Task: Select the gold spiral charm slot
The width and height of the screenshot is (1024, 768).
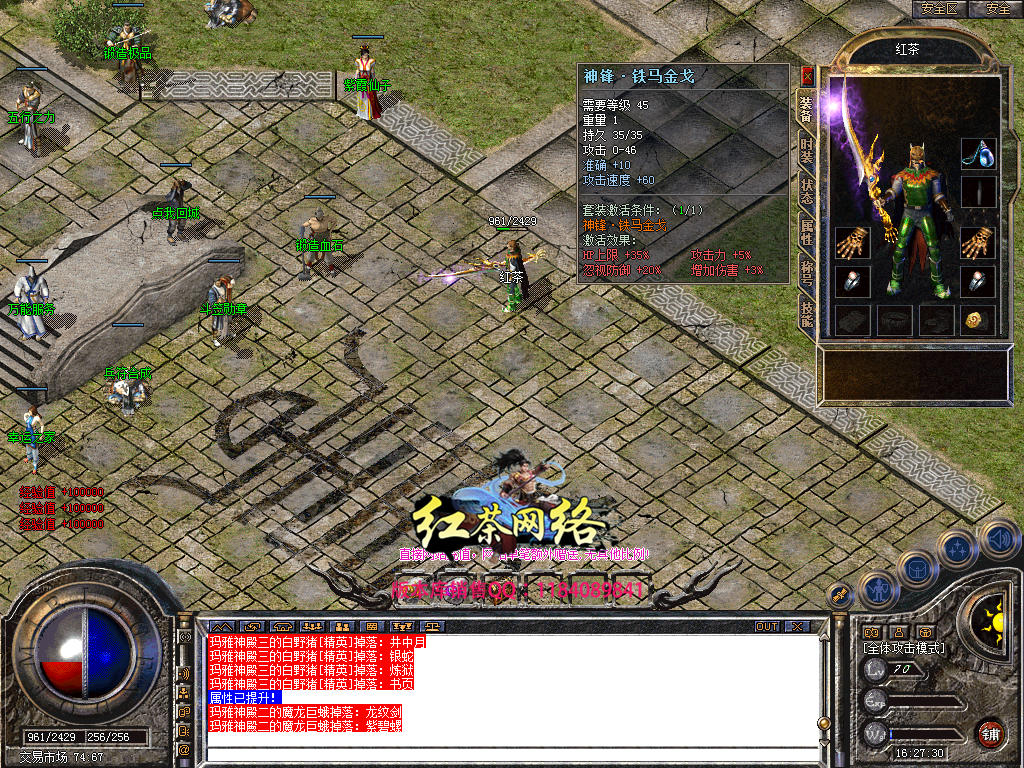Action: tap(977, 319)
